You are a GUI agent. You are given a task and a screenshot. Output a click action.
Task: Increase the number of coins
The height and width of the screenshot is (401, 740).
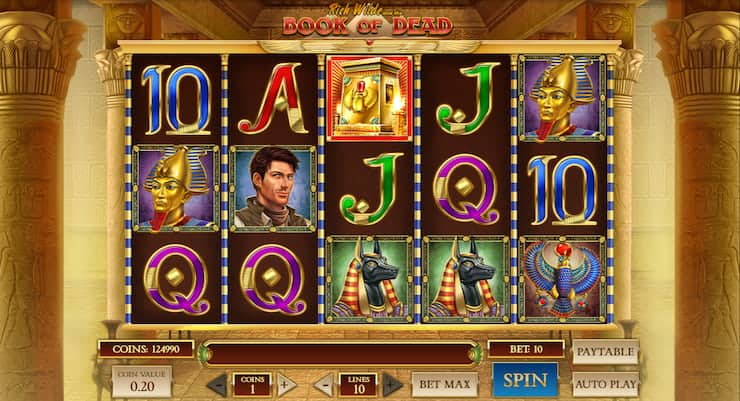[286, 384]
